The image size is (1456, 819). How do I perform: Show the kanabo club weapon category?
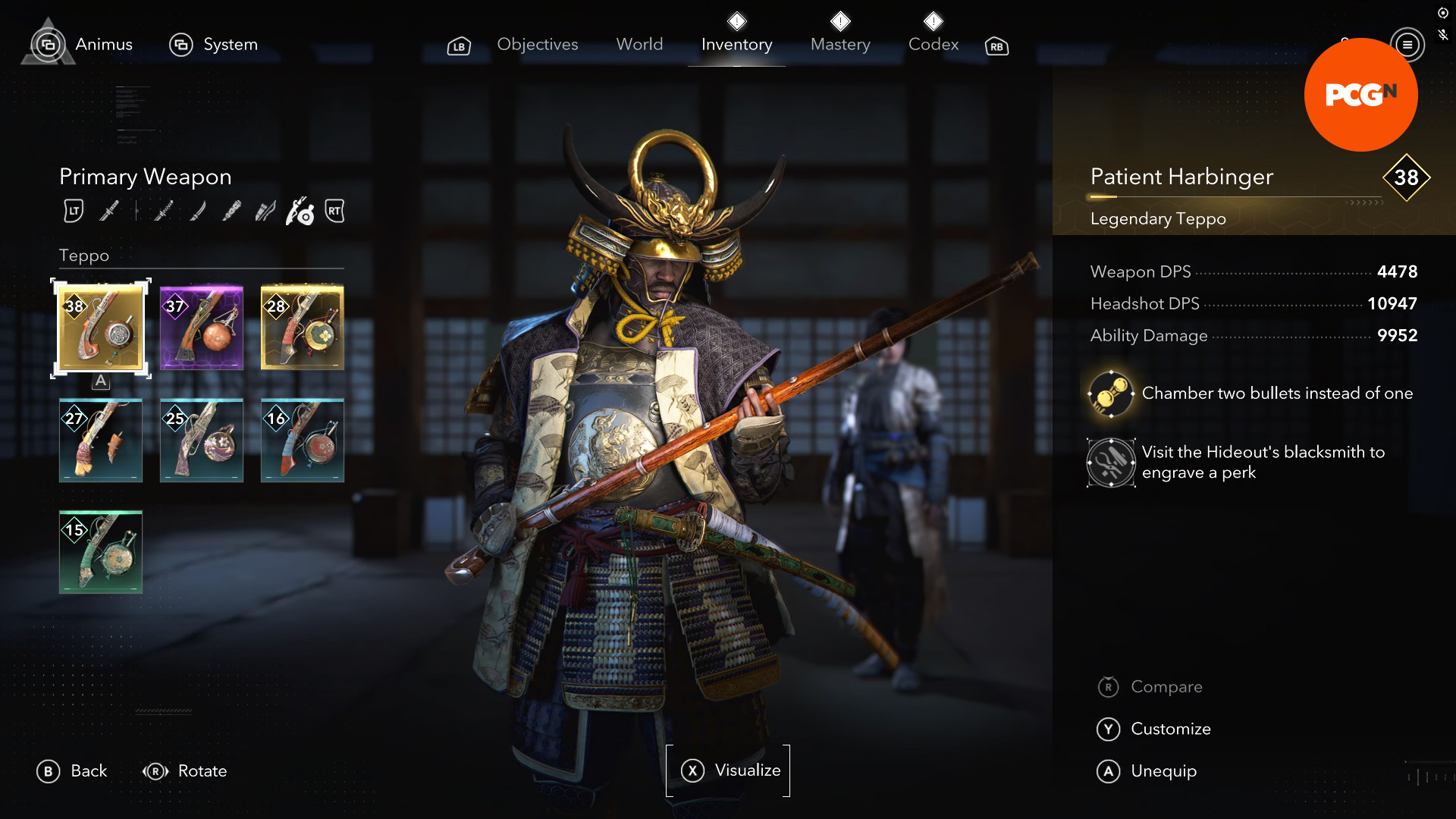coord(231,212)
